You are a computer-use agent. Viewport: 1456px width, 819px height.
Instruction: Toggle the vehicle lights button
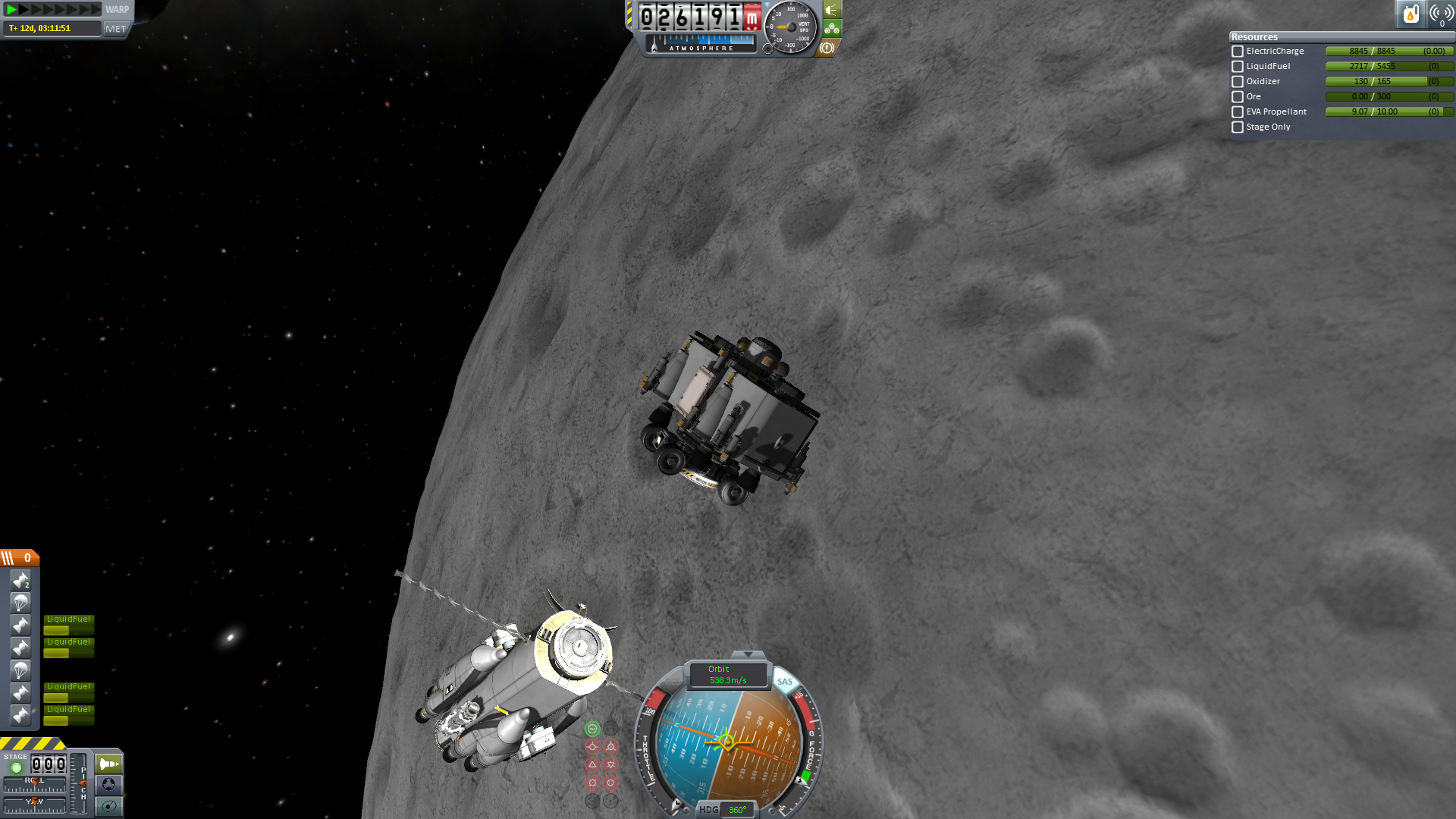click(832, 10)
